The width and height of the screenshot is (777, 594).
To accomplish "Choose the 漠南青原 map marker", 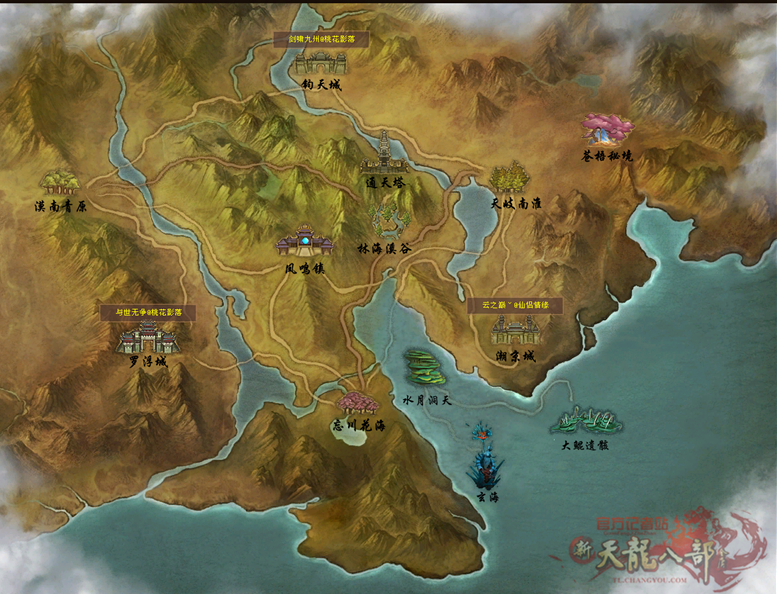I will [x=60, y=182].
